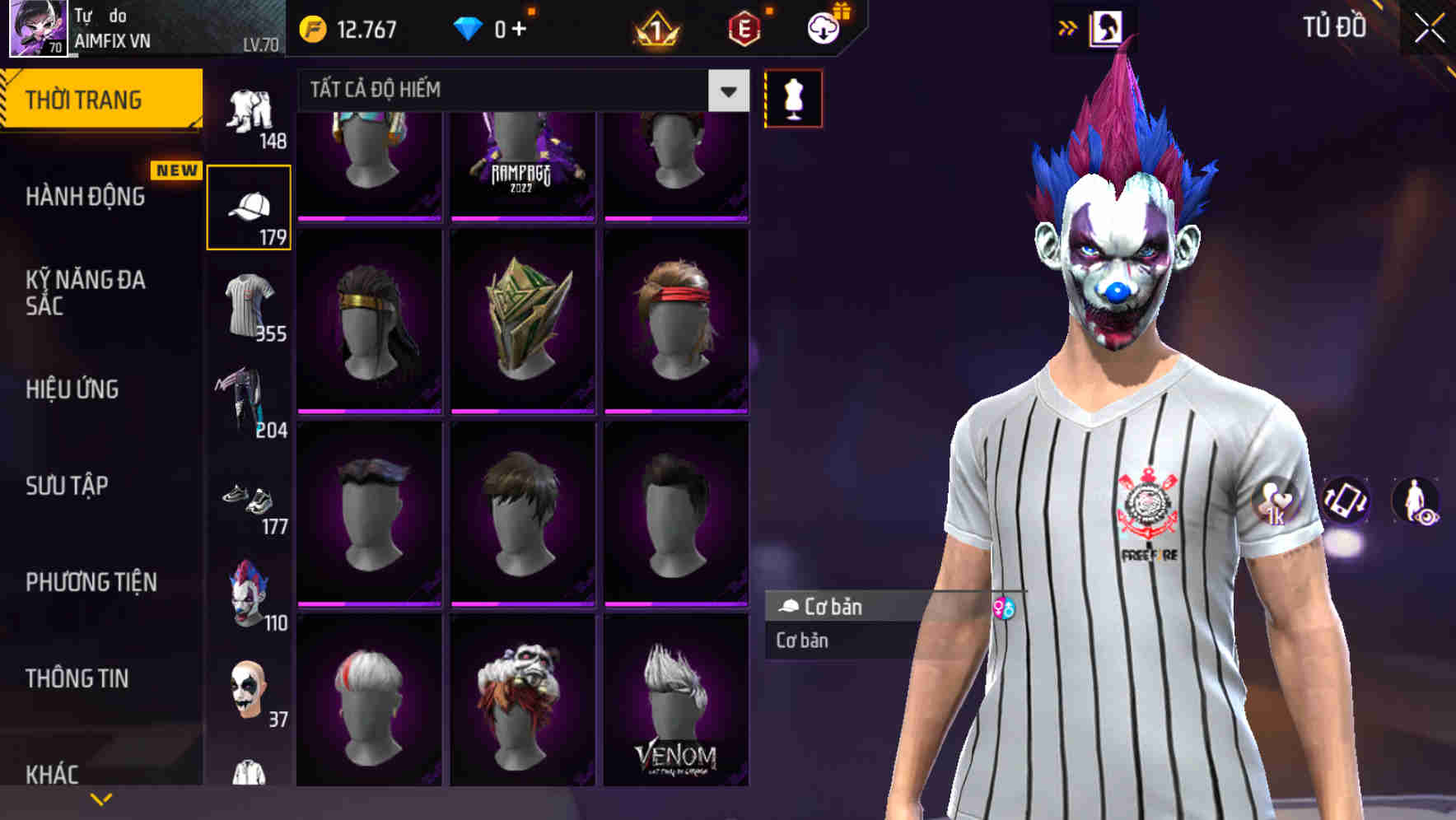This screenshot has height=820, width=1456.
Task: Click the mannequin preview icon
Action: [792, 97]
